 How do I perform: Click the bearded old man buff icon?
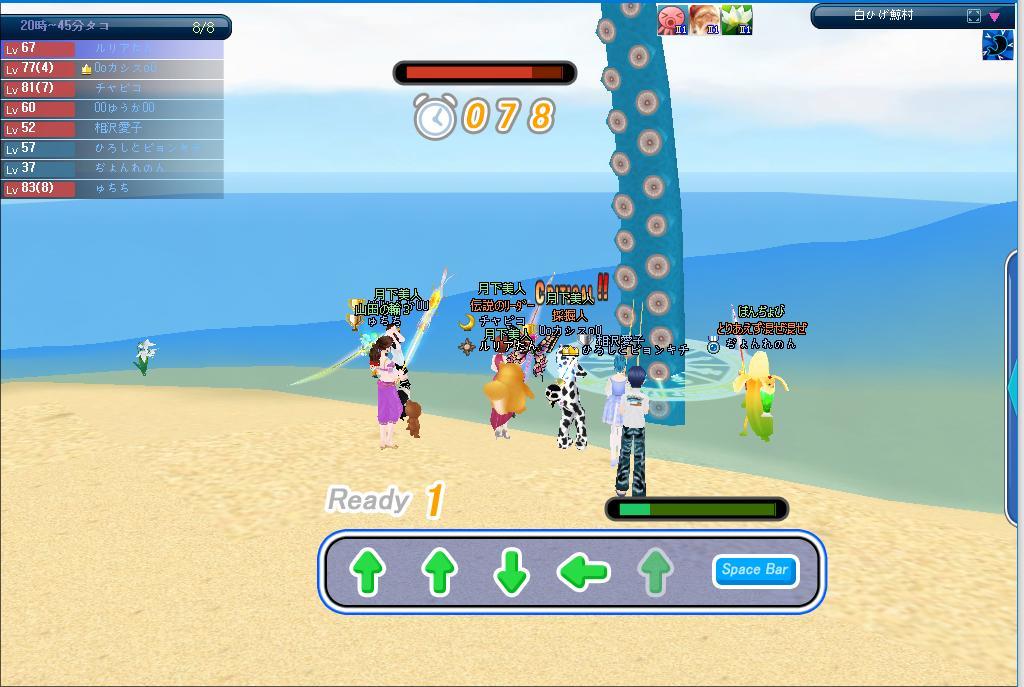coord(704,20)
